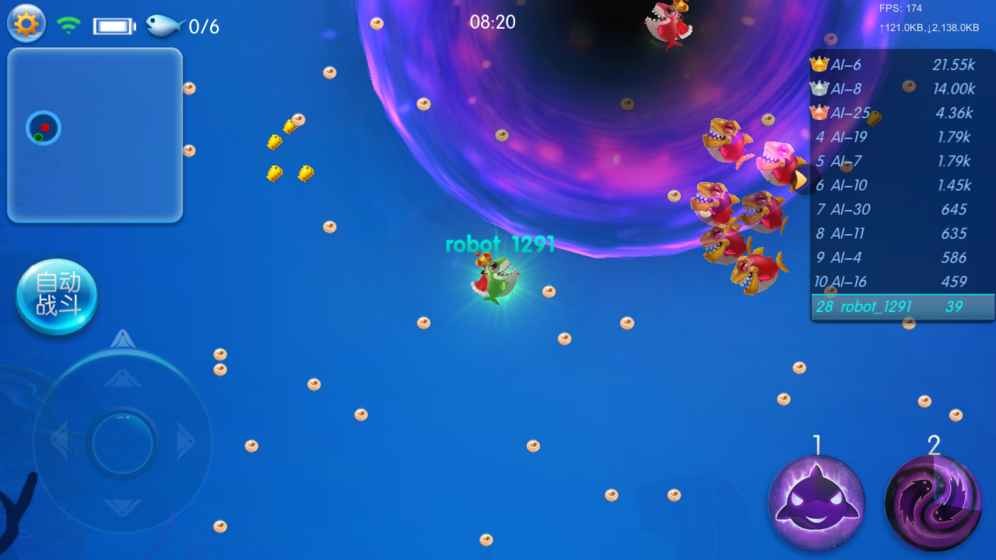The width and height of the screenshot is (996, 560).
Task: Open the gear settings menu
Action: (26, 24)
